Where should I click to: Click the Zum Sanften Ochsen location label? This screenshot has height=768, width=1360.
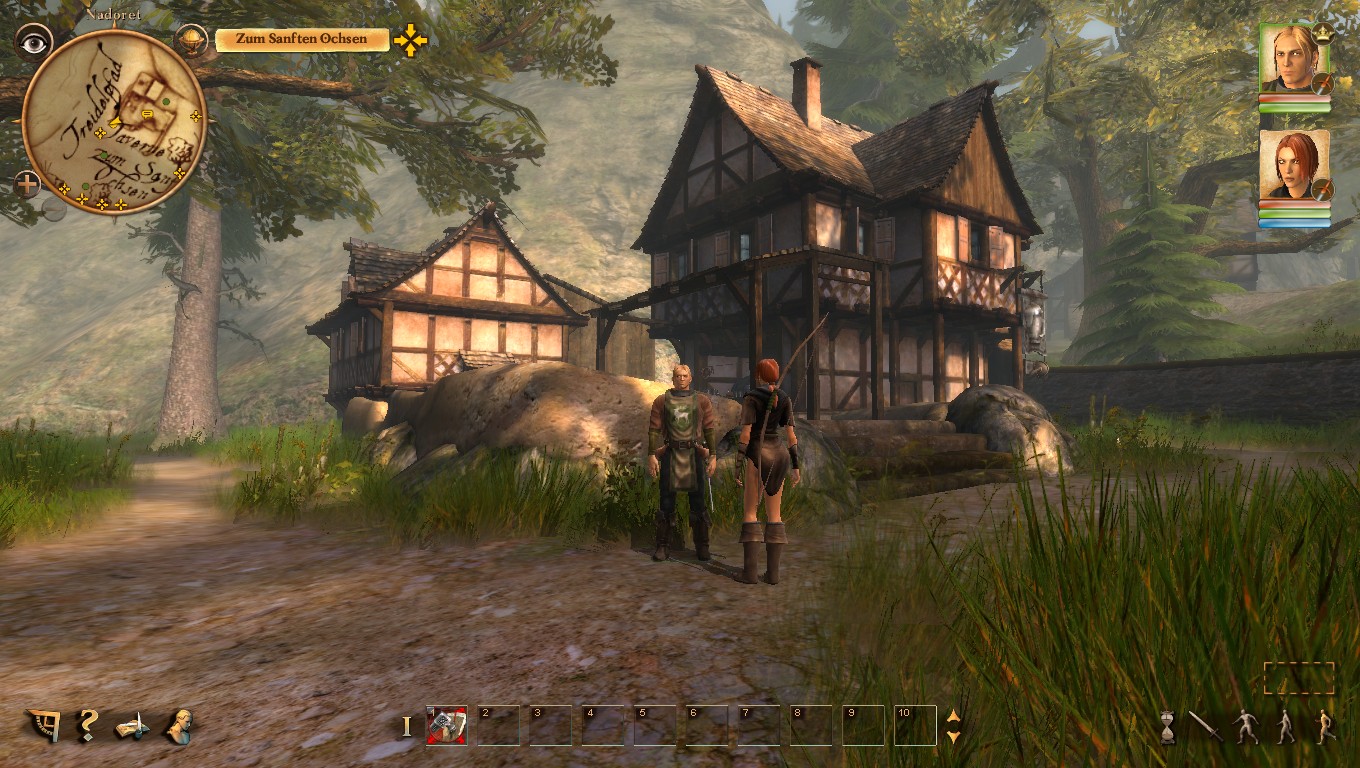(x=302, y=40)
